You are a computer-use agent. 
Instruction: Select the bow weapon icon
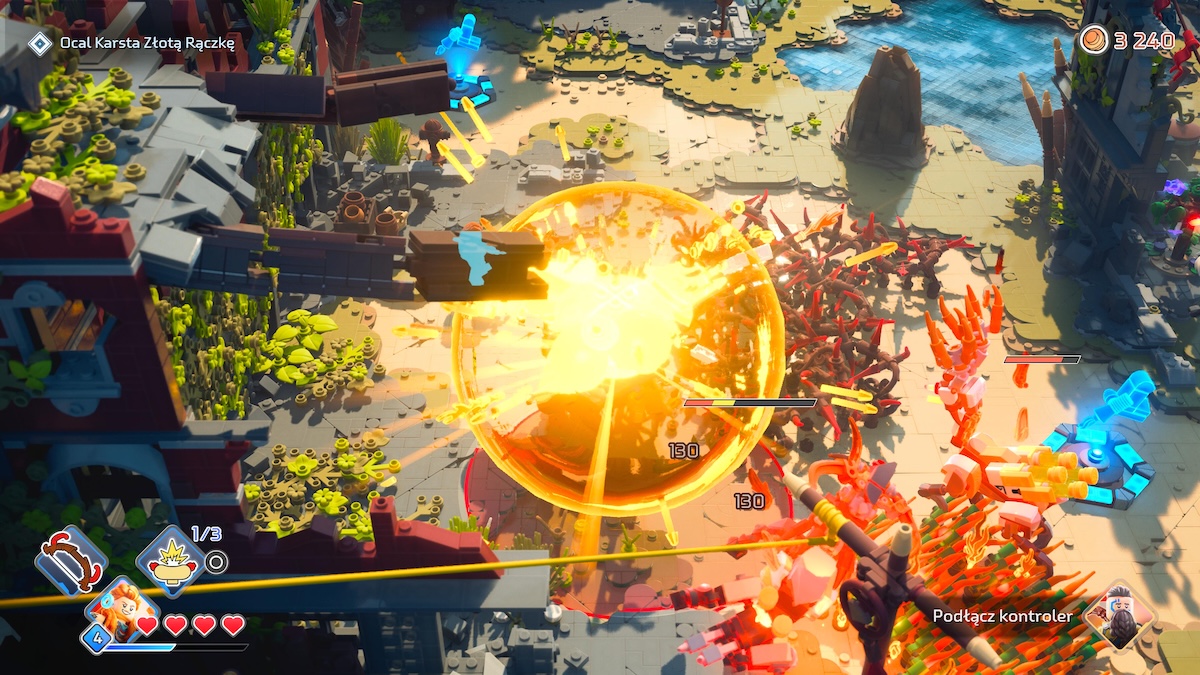coord(70,560)
